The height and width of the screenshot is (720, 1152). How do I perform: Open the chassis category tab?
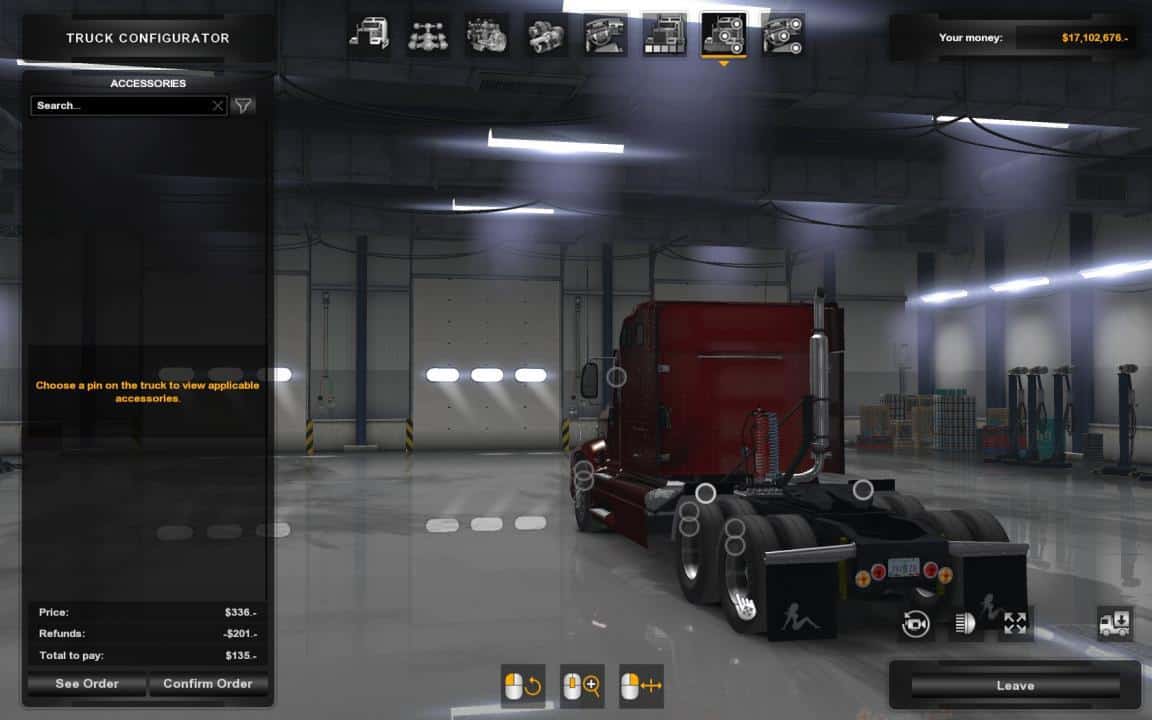pyautogui.click(x=427, y=35)
